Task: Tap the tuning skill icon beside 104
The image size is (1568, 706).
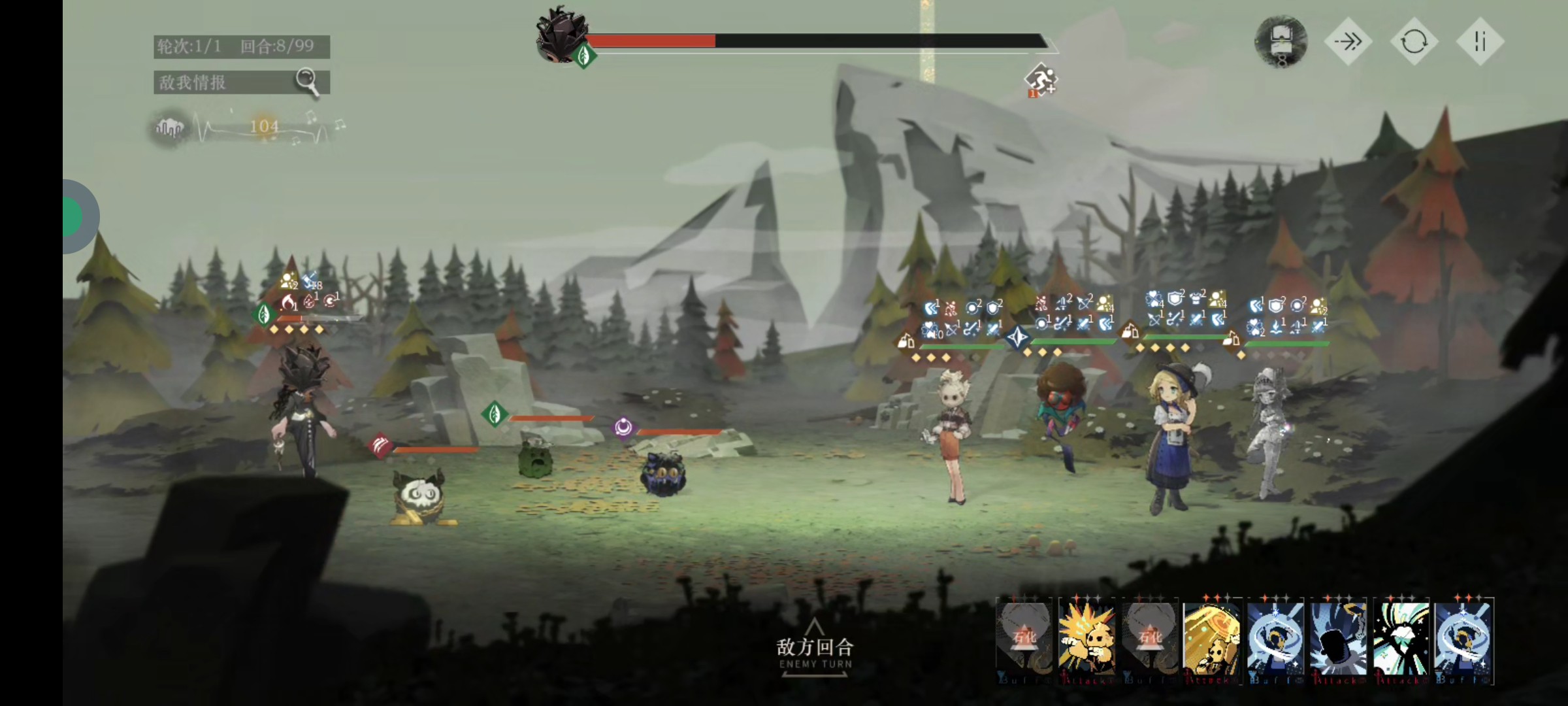Action: pos(170,127)
